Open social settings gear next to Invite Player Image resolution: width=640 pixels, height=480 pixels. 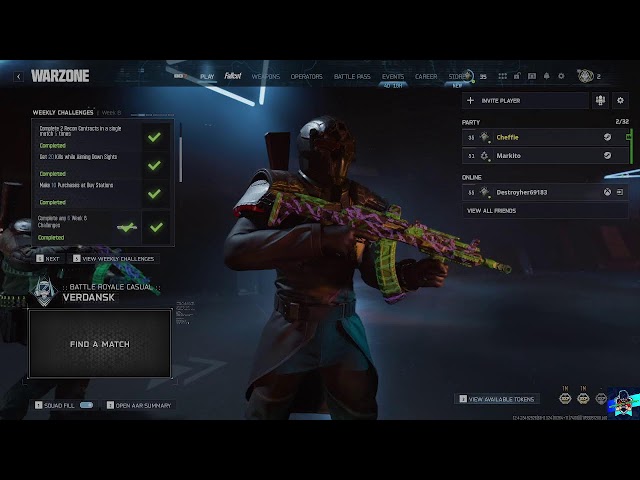(x=620, y=100)
